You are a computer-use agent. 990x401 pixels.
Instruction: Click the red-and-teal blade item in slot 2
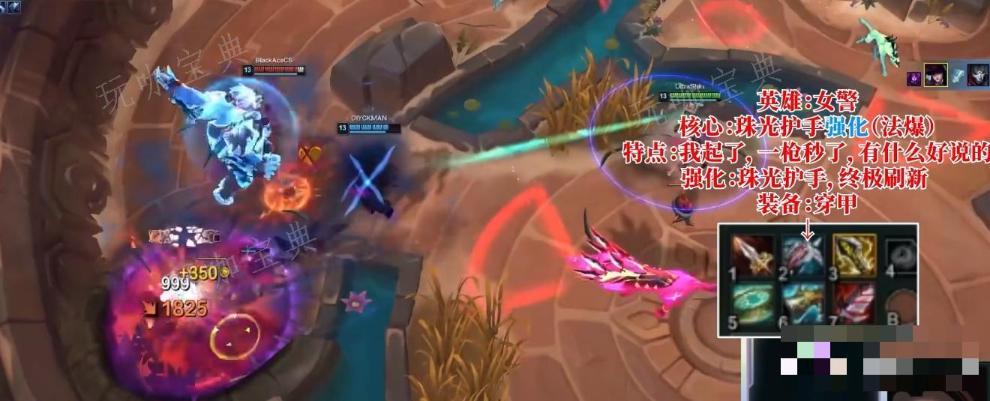[802, 253]
